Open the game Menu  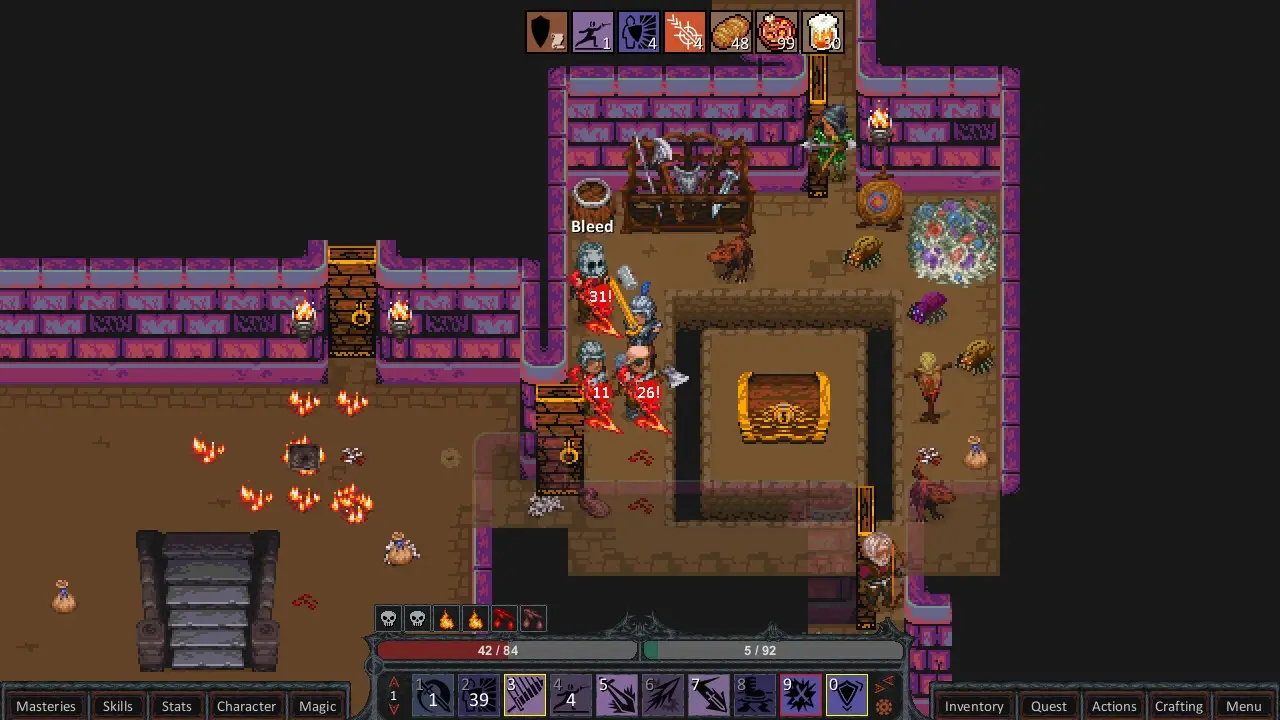pos(1243,706)
